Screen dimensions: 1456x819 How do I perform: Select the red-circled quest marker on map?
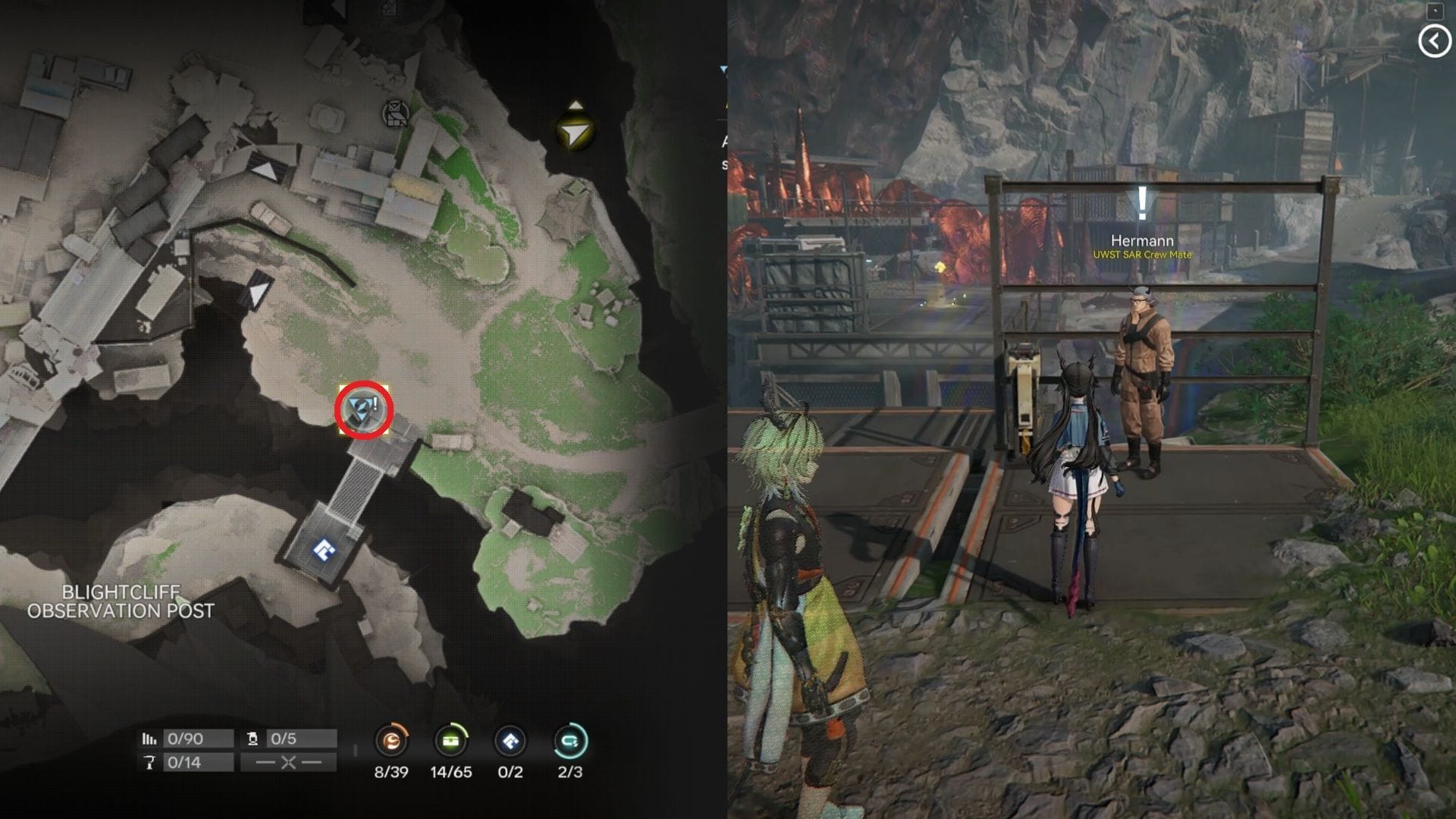pyautogui.click(x=363, y=410)
